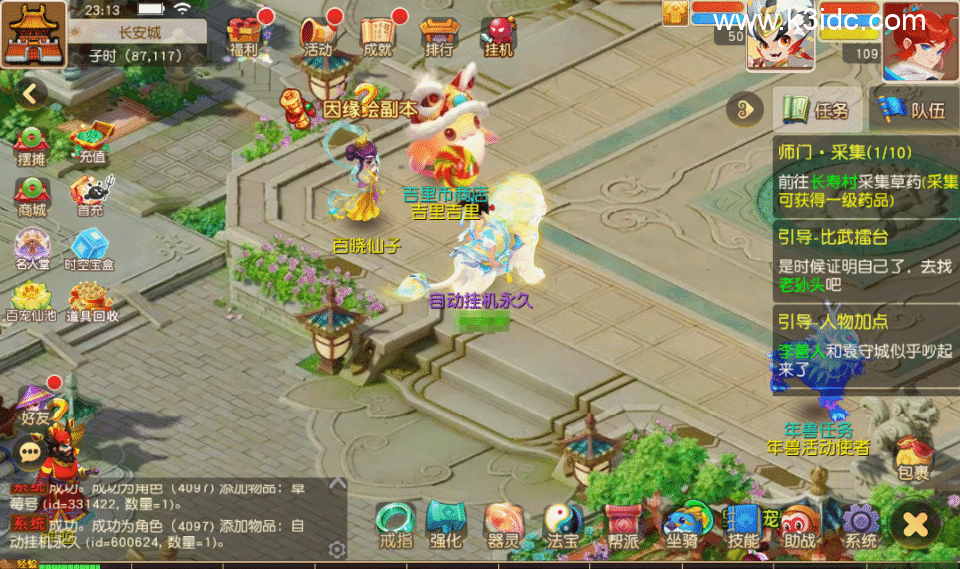Viewport: 960px width, 569px height.
Task: Open the 道具回收 item recycling icon
Action: click(x=92, y=301)
